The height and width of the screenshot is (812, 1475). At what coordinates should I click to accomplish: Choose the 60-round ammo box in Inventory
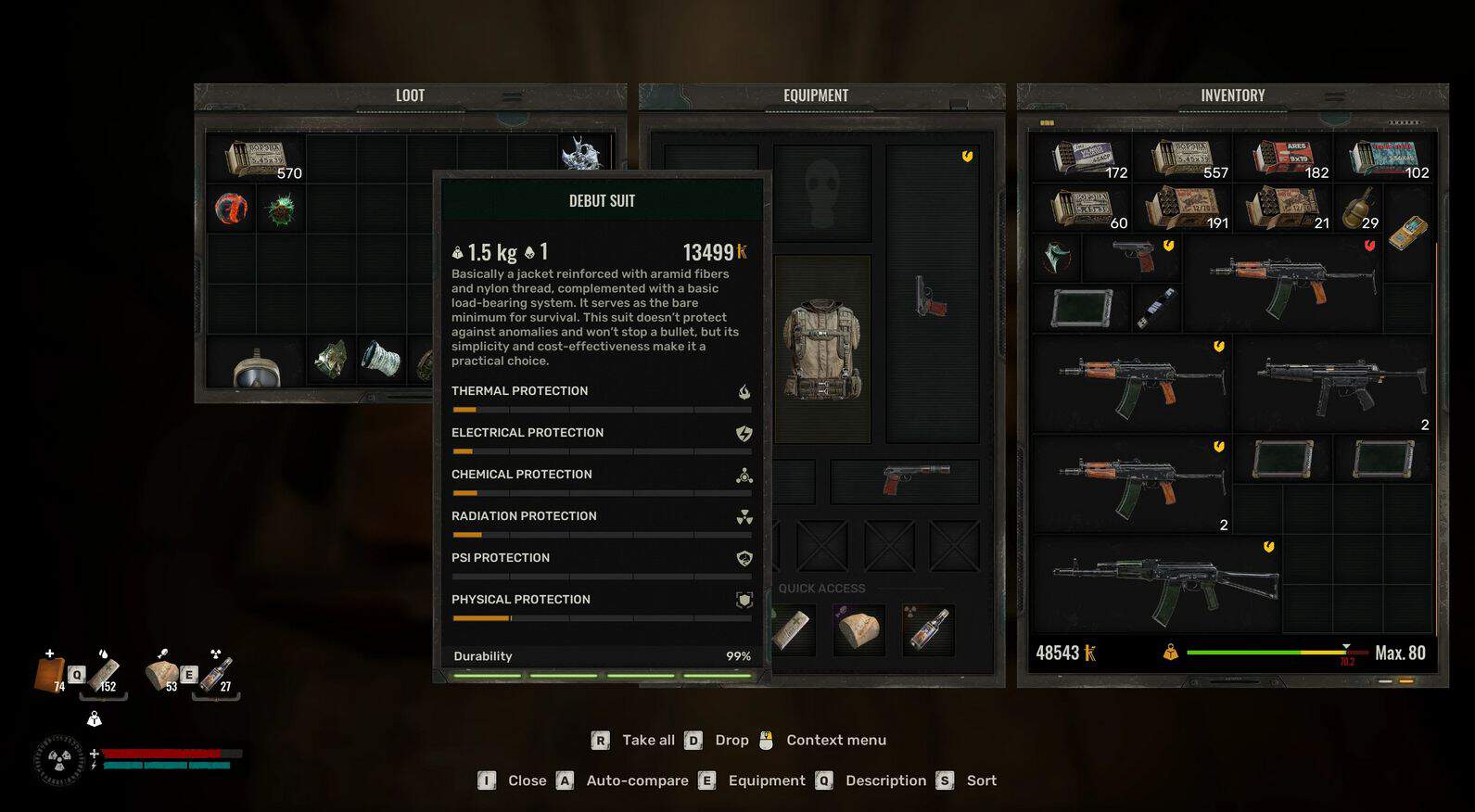pyautogui.click(x=1082, y=208)
